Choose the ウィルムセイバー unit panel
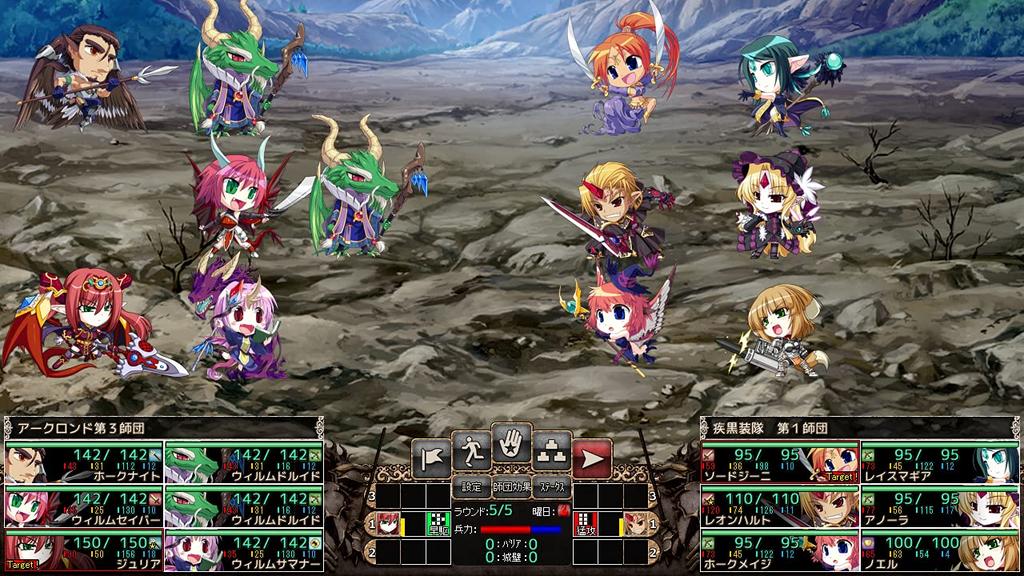The height and width of the screenshot is (576, 1024). point(83,507)
